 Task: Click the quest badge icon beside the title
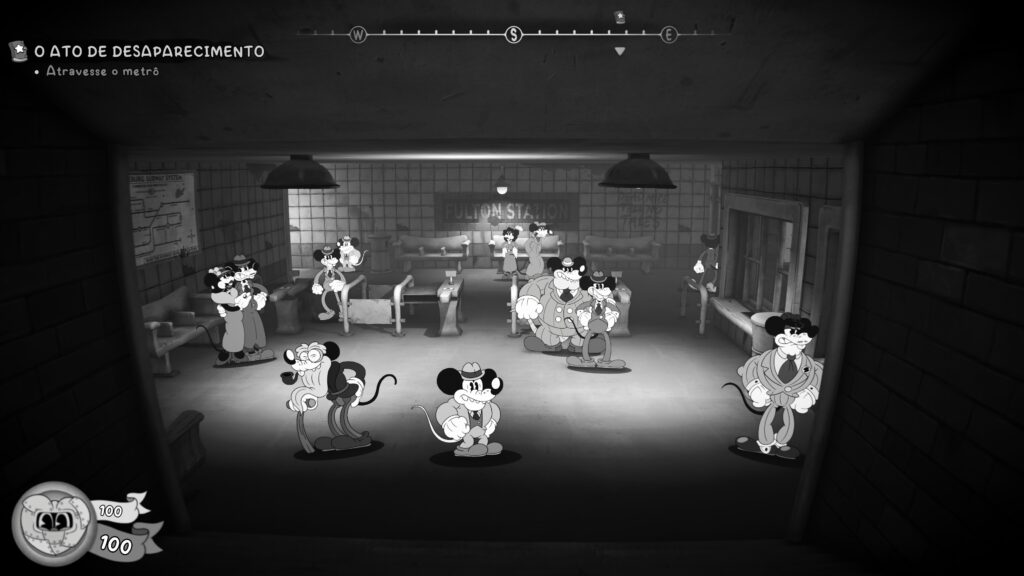coord(17,50)
